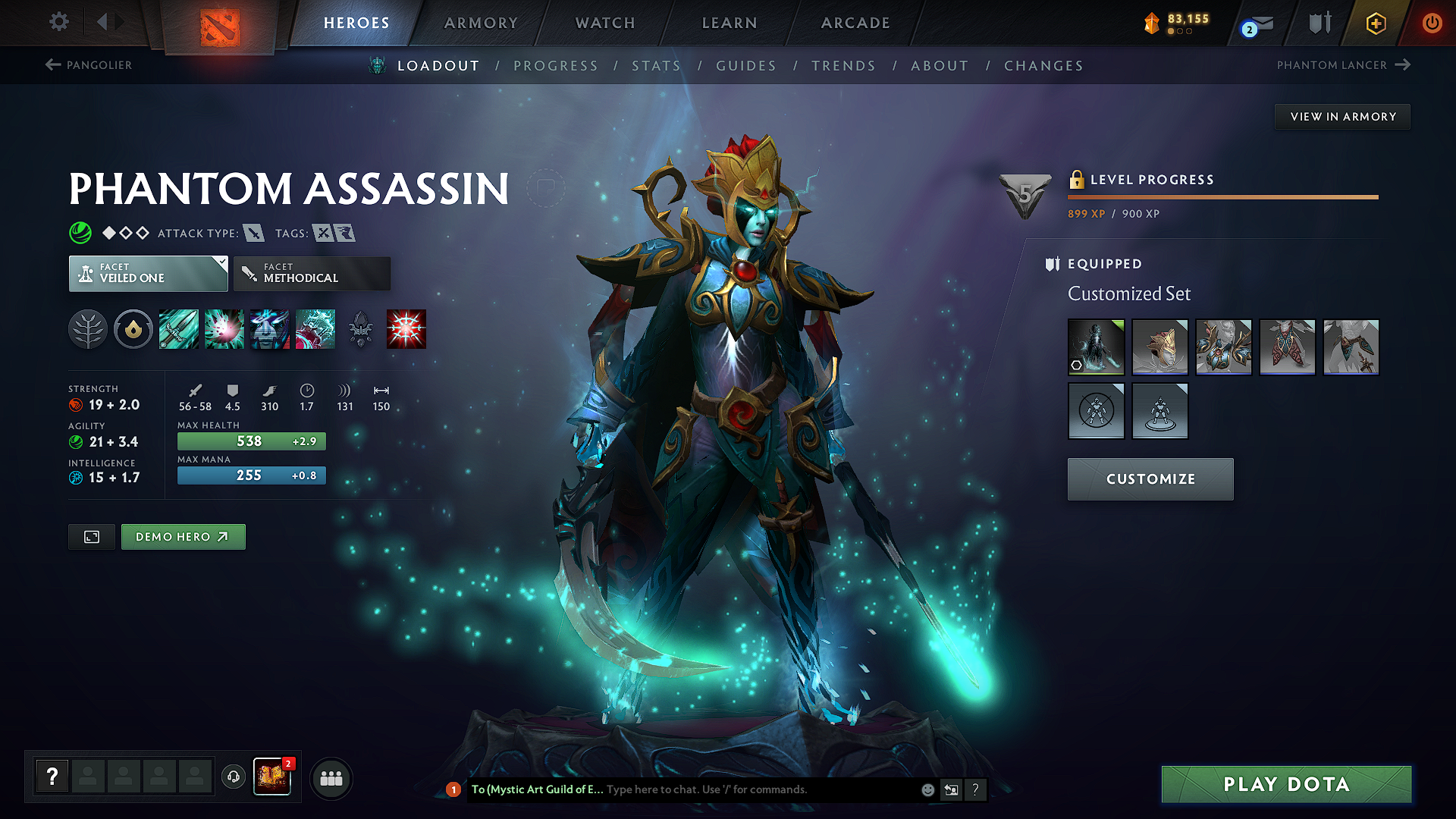
Task: Select the helmet item thumbnail in Customized Set
Action: pos(1160,347)
